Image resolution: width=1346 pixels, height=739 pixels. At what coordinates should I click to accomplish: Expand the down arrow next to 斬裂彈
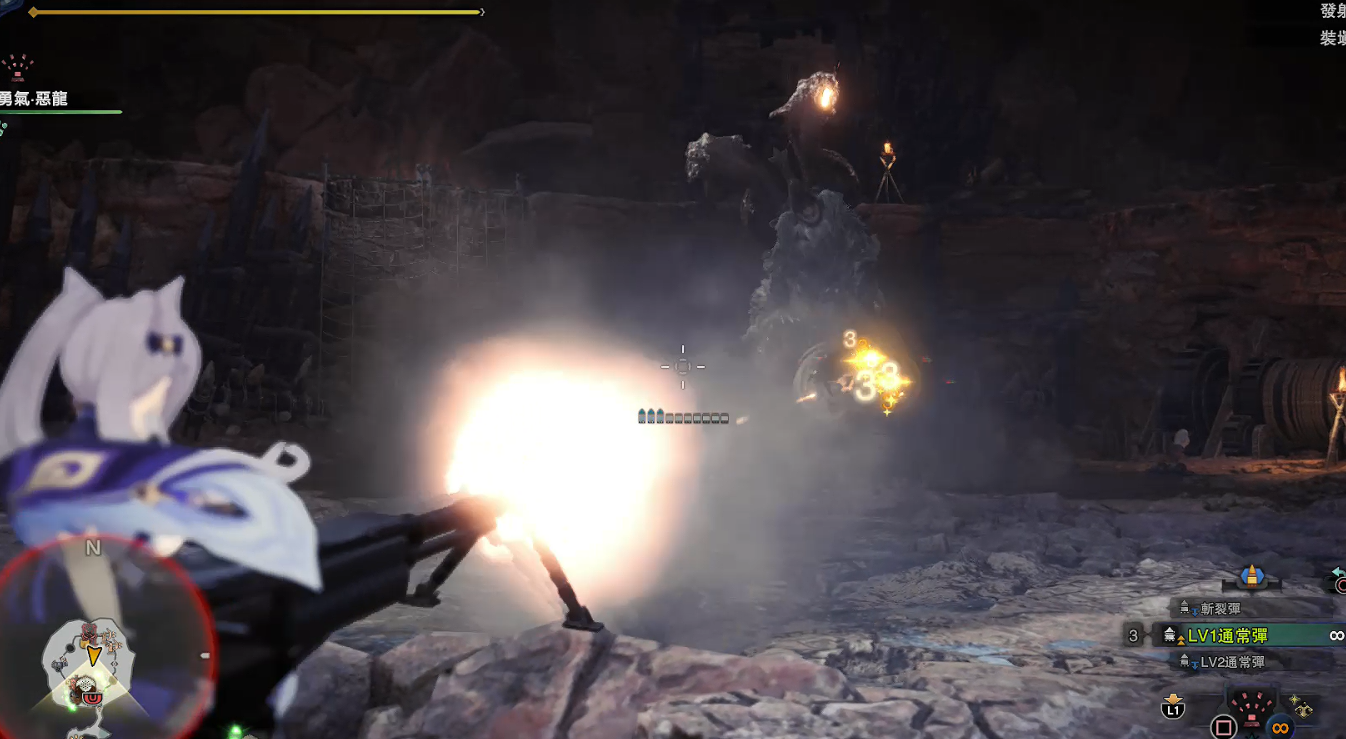coord(1195,611)
